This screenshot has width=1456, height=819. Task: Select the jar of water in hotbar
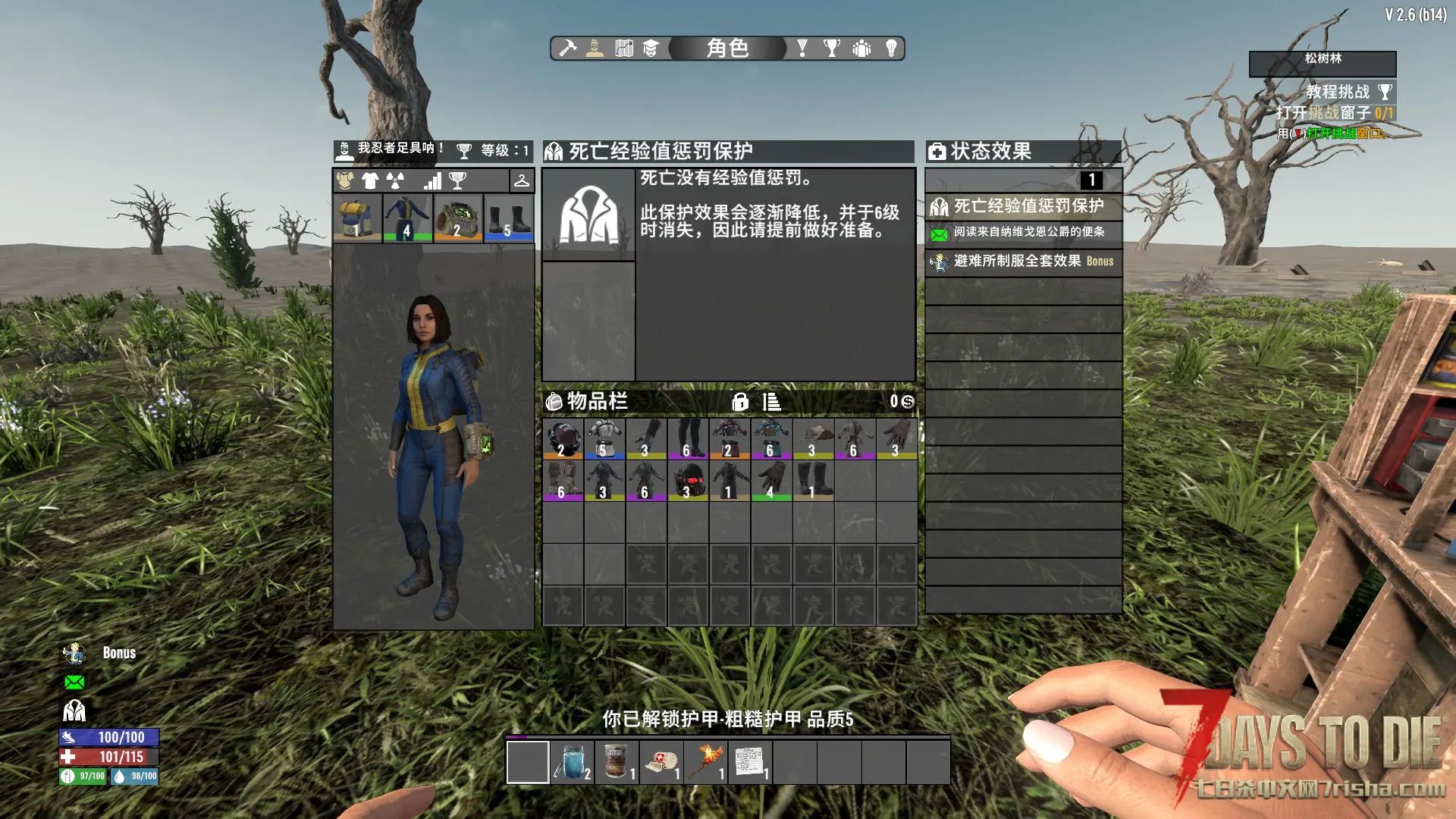click(572, 761)
